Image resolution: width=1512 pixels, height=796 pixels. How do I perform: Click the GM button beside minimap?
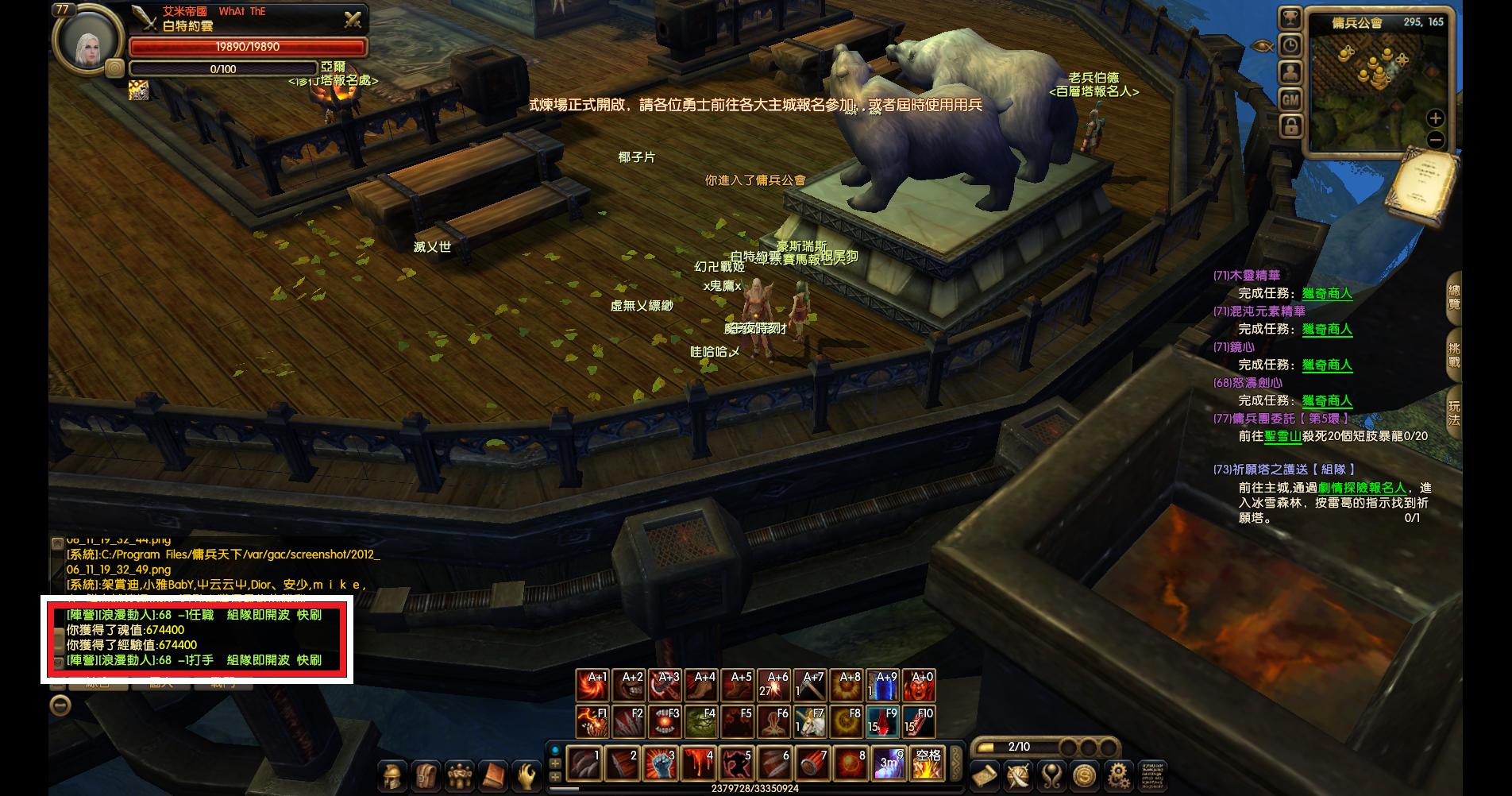coord(1290,99)
